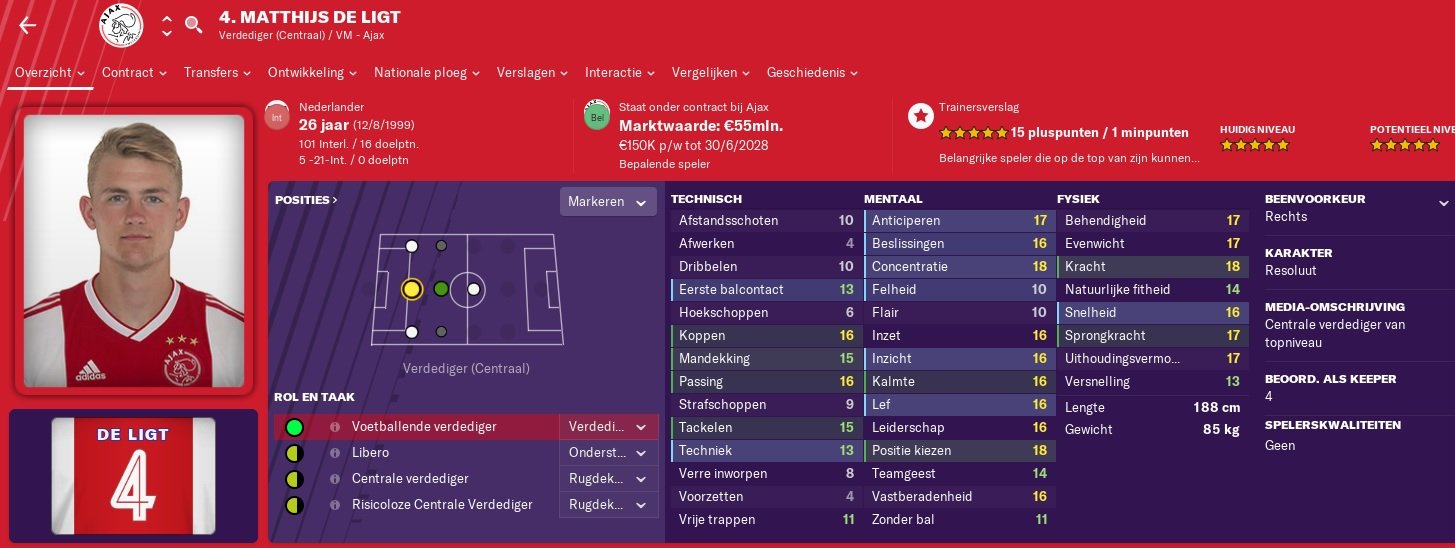Open the Contract tab

pos(134,72)
